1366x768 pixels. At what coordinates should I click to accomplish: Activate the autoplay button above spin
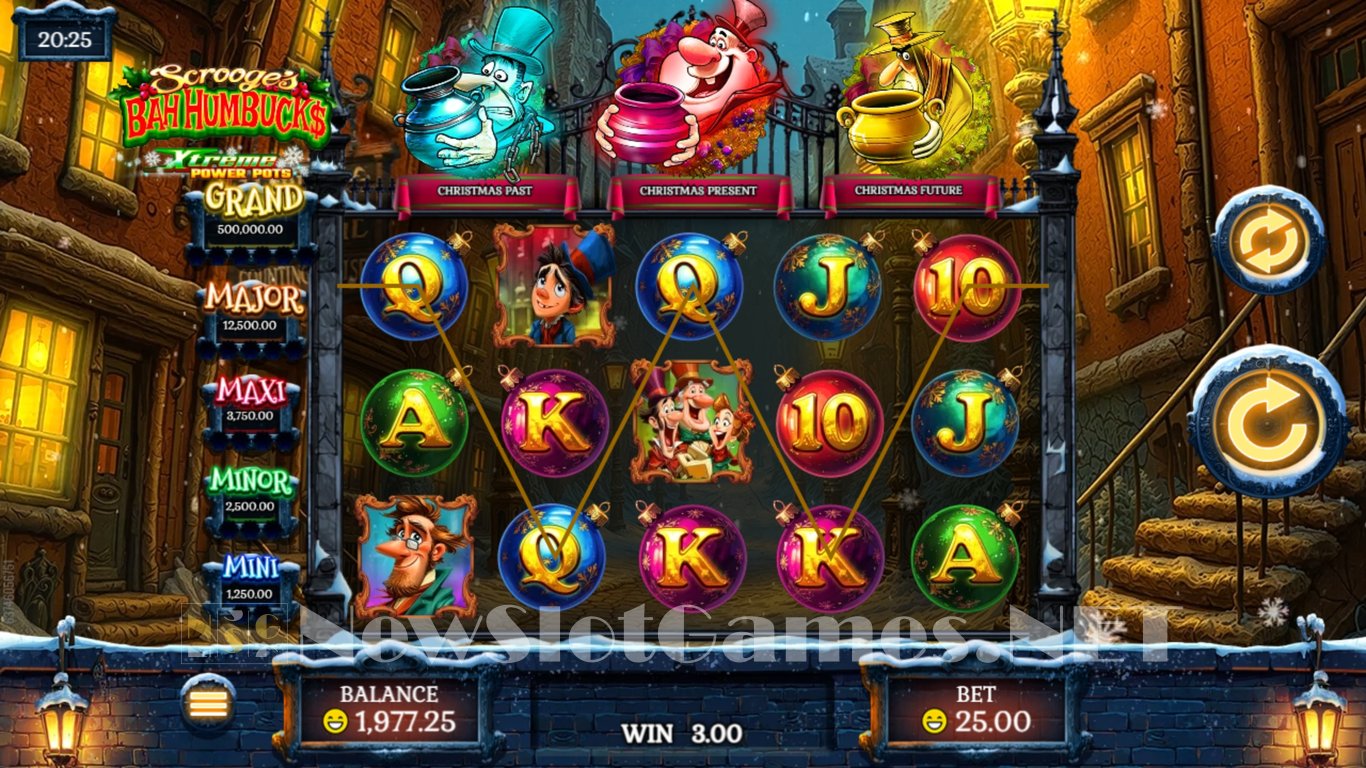pos(1268,241)
